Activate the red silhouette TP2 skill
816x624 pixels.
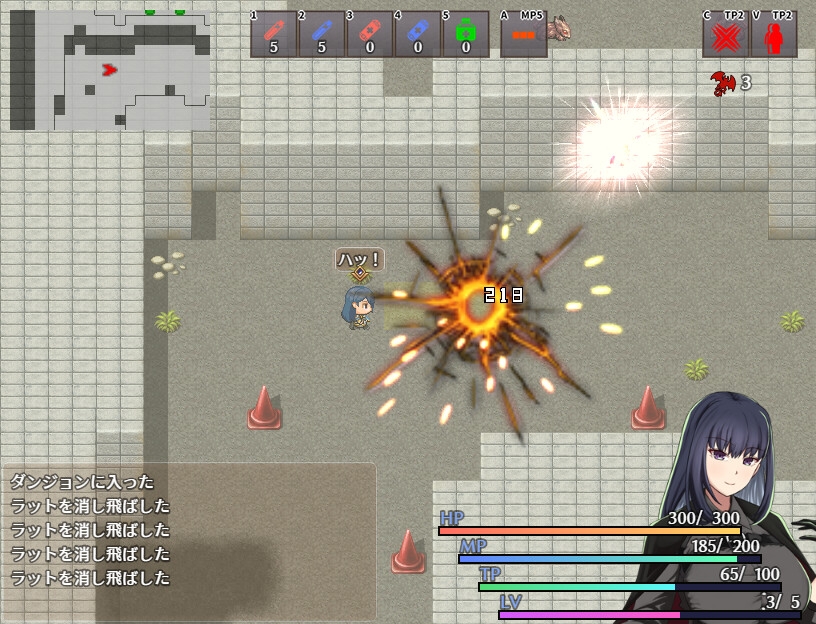[x=773, y=36]
